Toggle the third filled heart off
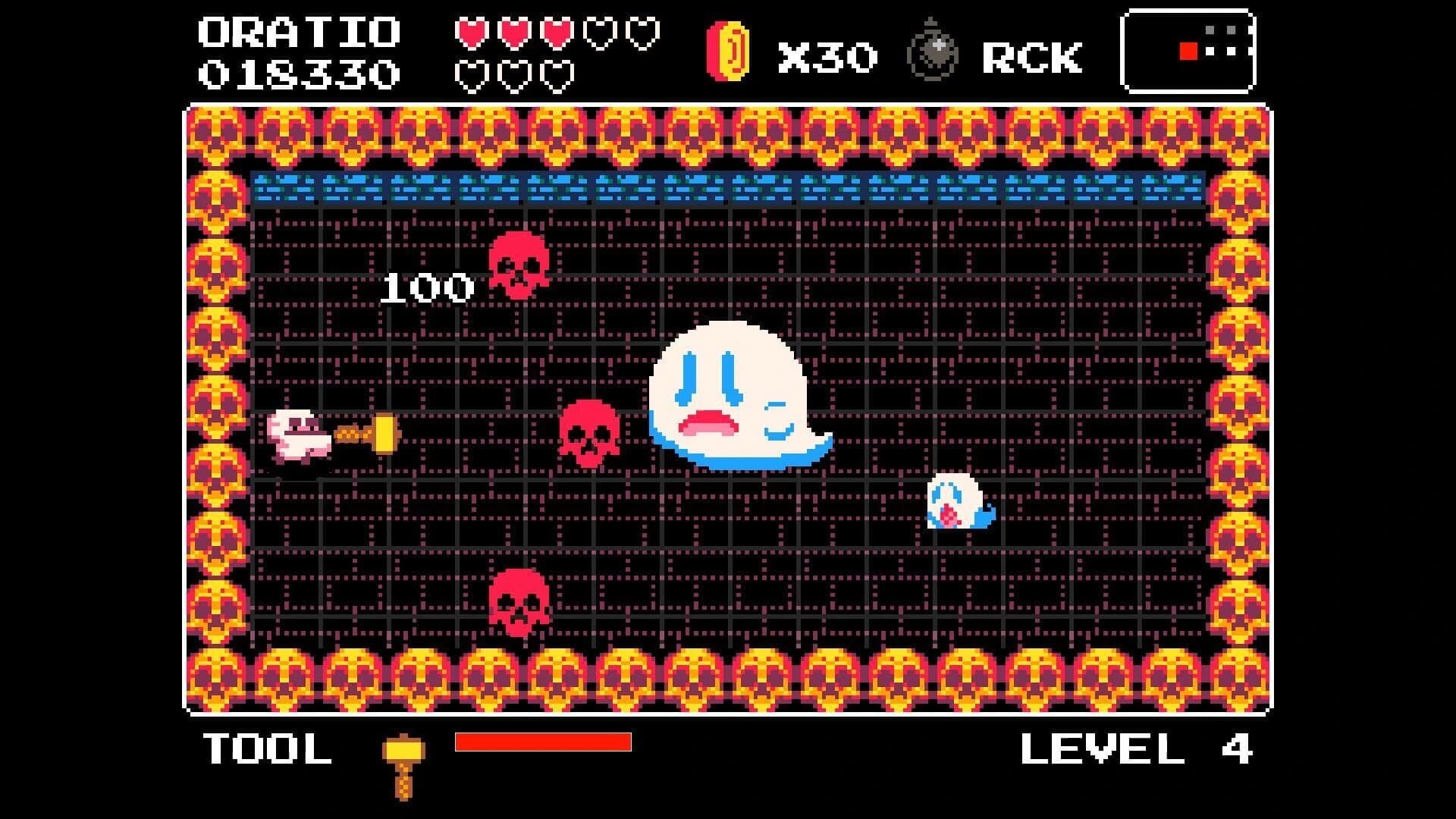 coord(554,34)
